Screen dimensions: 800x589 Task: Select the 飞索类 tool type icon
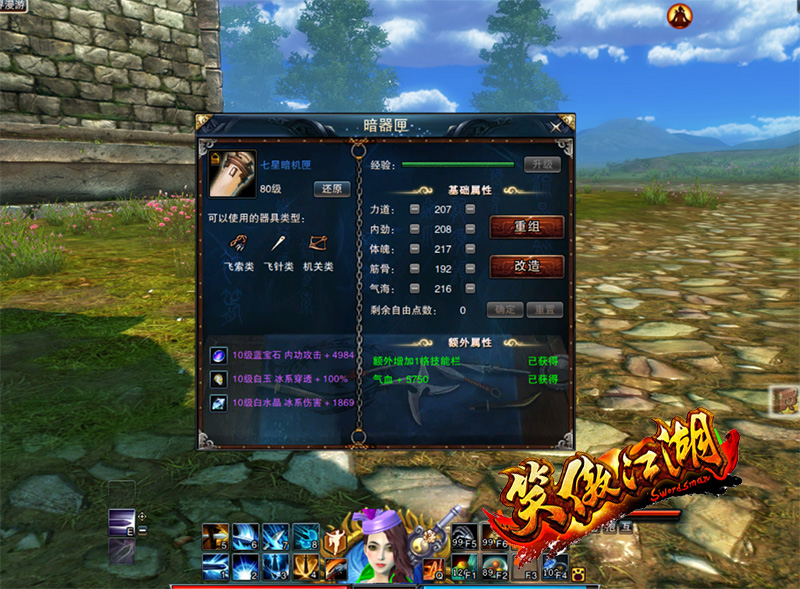[241, 243]
